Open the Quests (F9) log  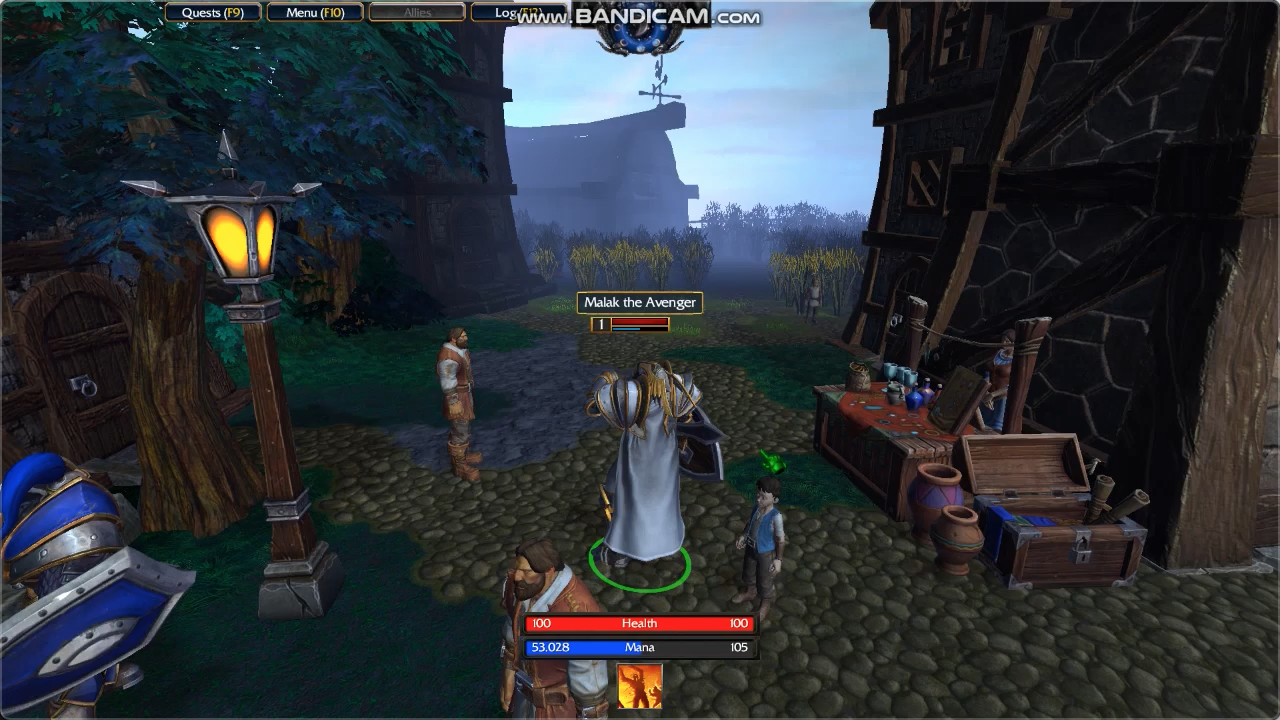click(x=213, y=13)
